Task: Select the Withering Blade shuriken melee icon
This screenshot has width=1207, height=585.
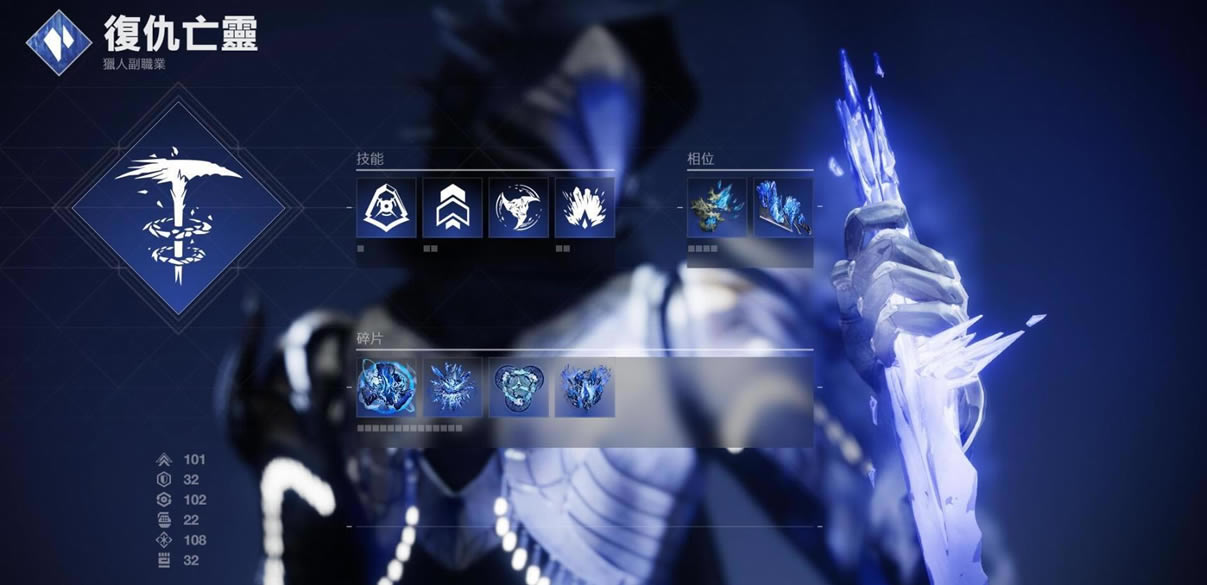Action: point(518,208)
